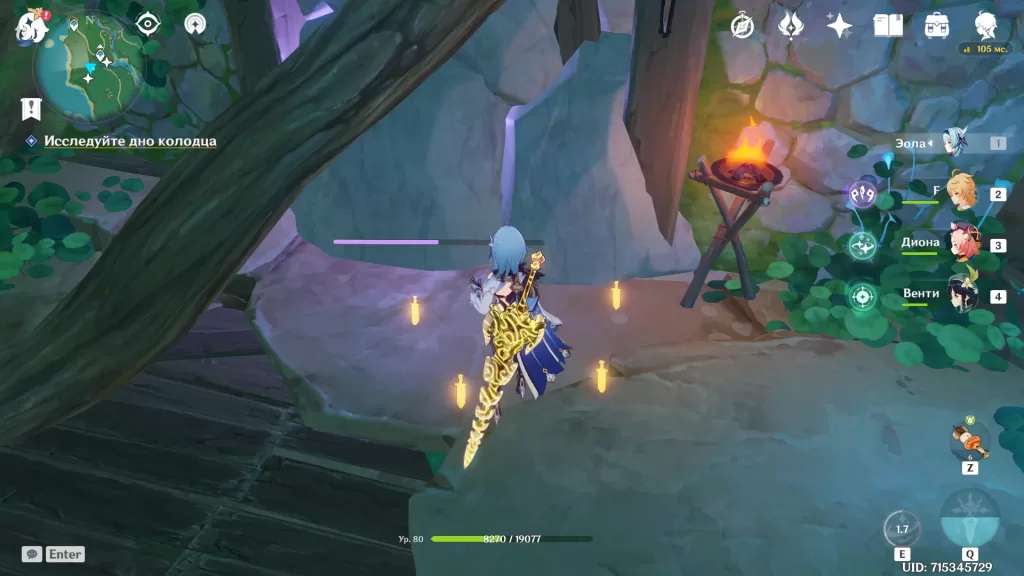Click the ringed star icon beside Elemental Sight
This screenshot has height=576, width=1024.
click(195, 23)
